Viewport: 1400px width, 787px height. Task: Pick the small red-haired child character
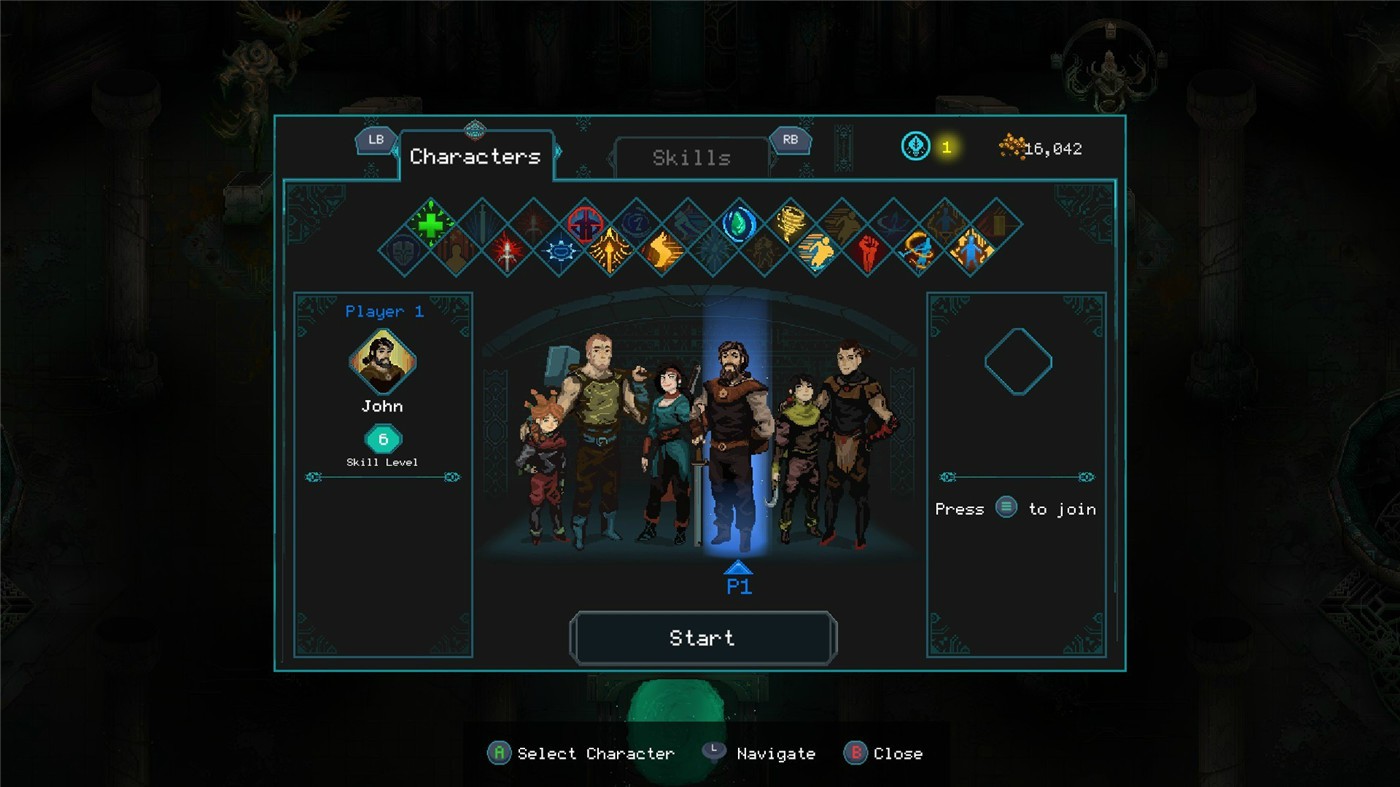[541, 460]
